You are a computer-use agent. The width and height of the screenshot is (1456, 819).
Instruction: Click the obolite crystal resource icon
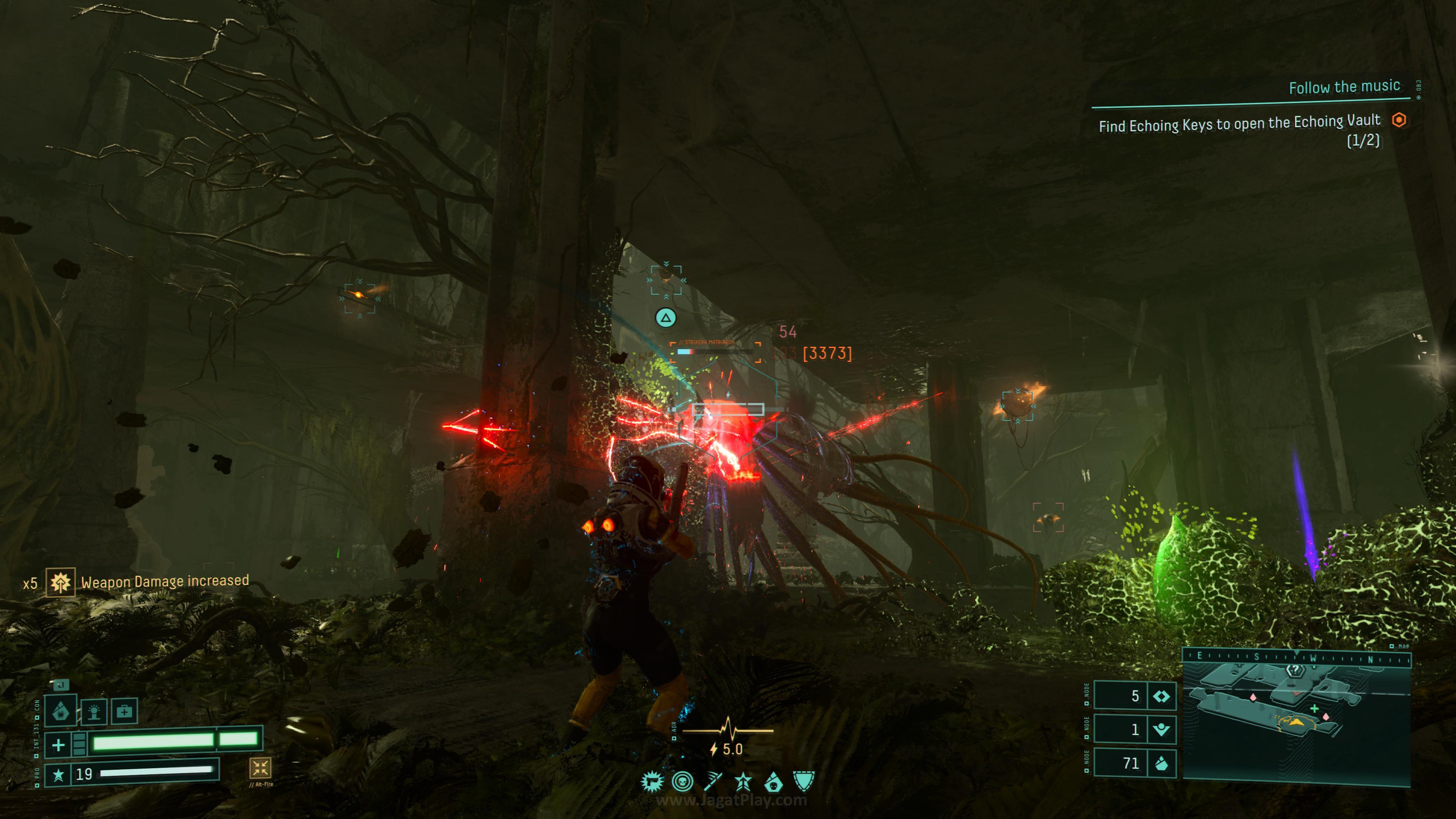[x=1161, y=764]
